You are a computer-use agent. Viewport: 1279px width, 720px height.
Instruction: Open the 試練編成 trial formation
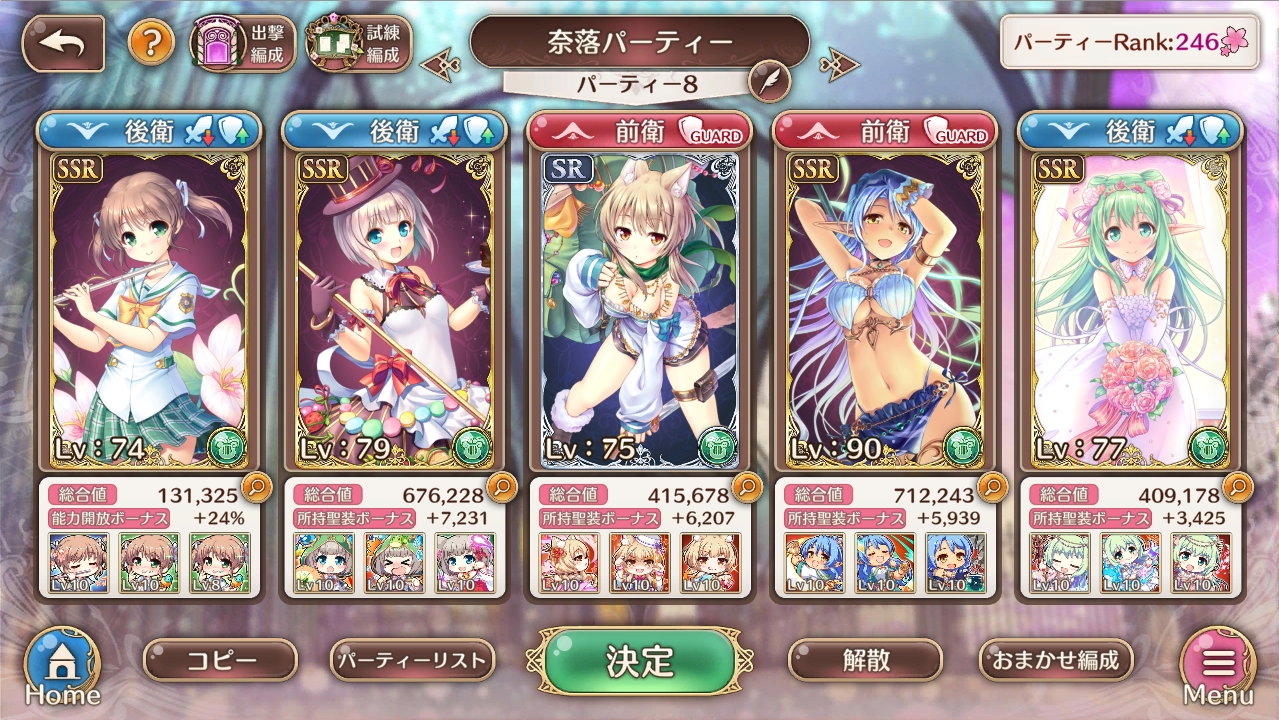pyautogui.click(x=358, y=44)
